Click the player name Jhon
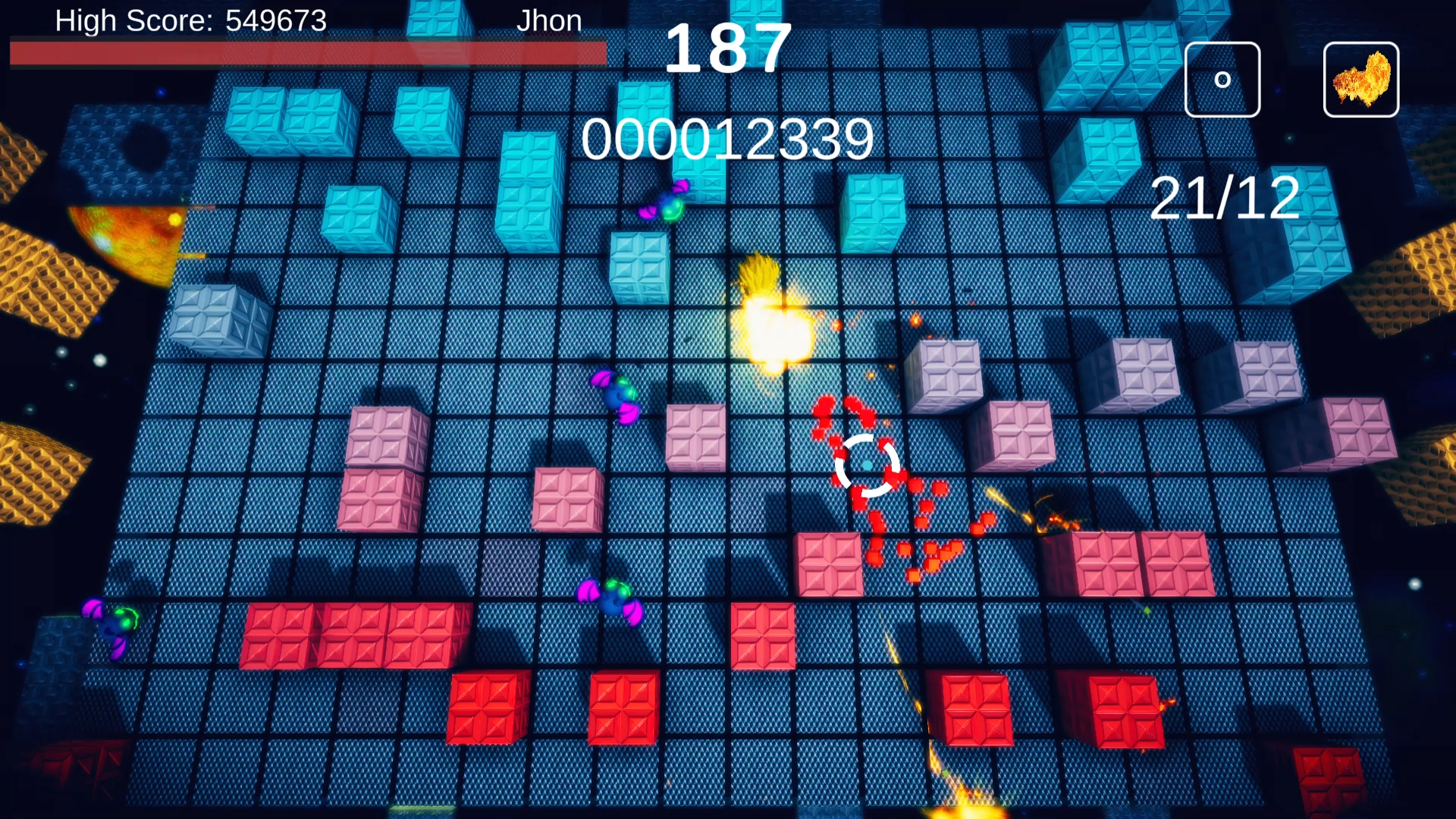This screenshot has height=819, width=1456. click(549, 20)
